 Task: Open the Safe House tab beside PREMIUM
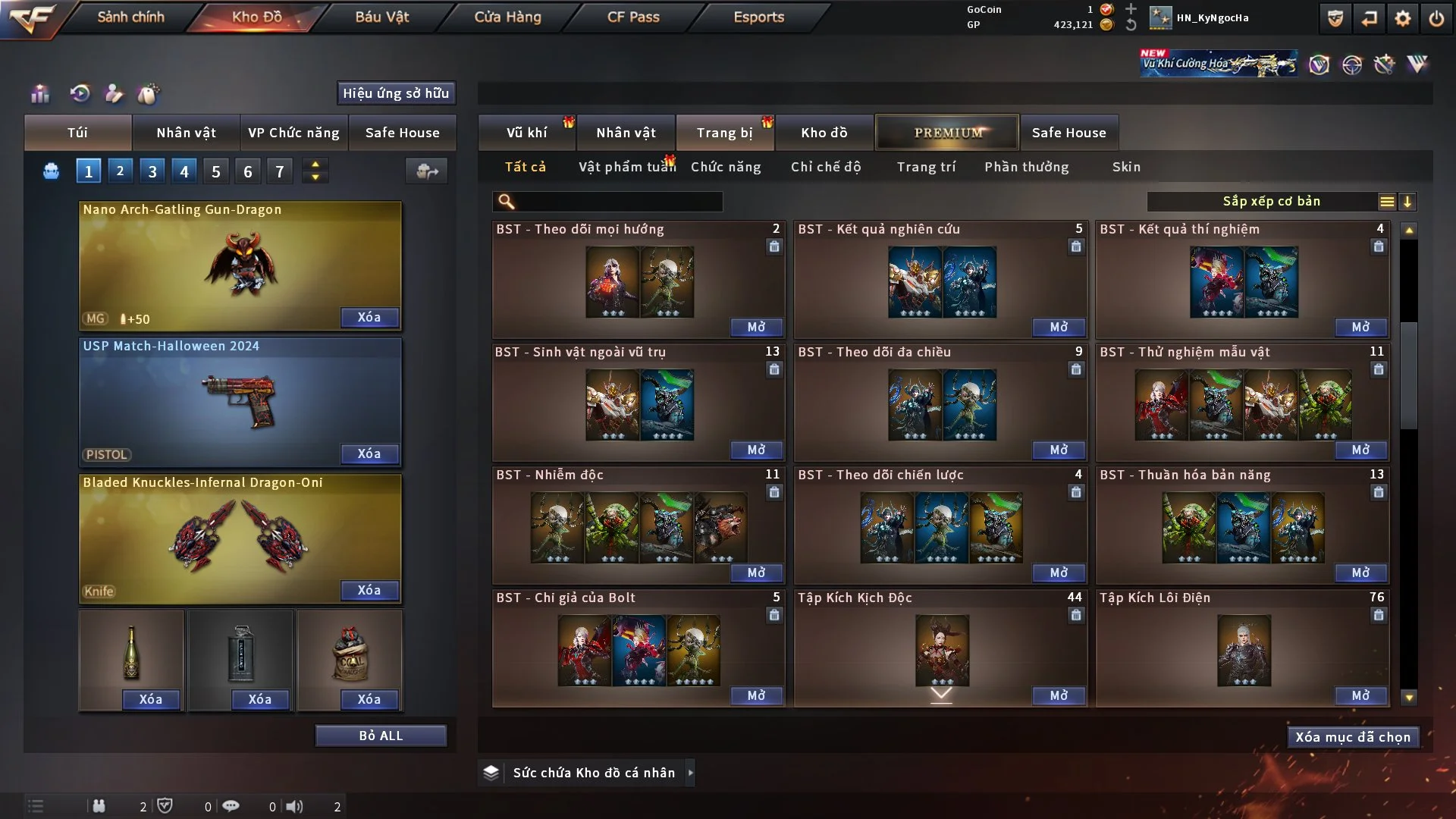(1068, 133)
